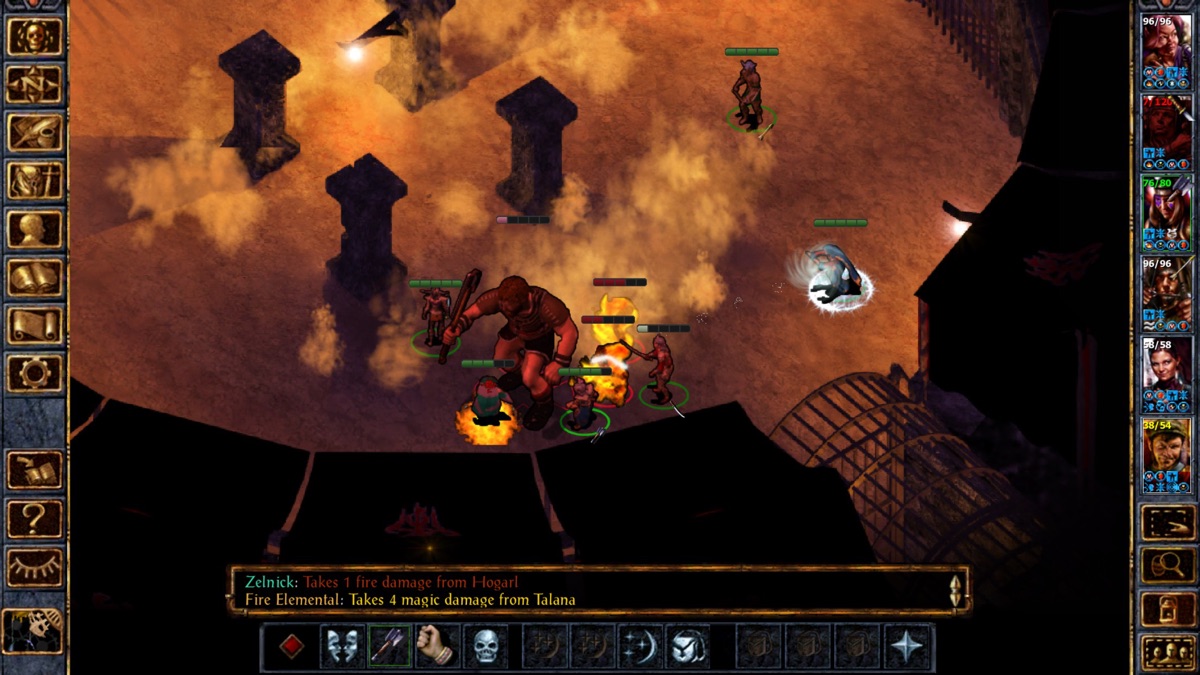Open the character record bust icon

click(x=34, y=229)
